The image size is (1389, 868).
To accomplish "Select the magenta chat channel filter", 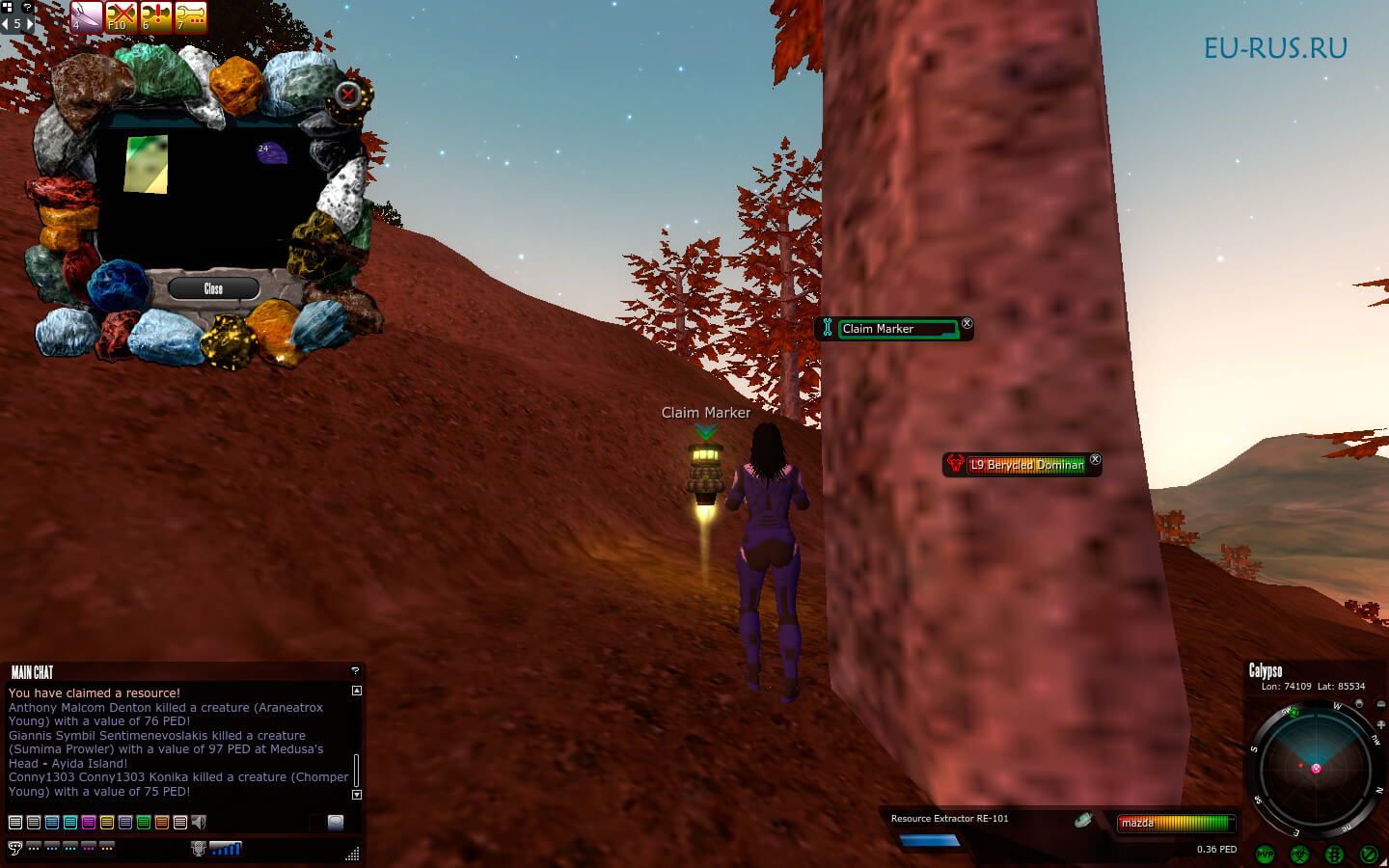I will [89, 823].
